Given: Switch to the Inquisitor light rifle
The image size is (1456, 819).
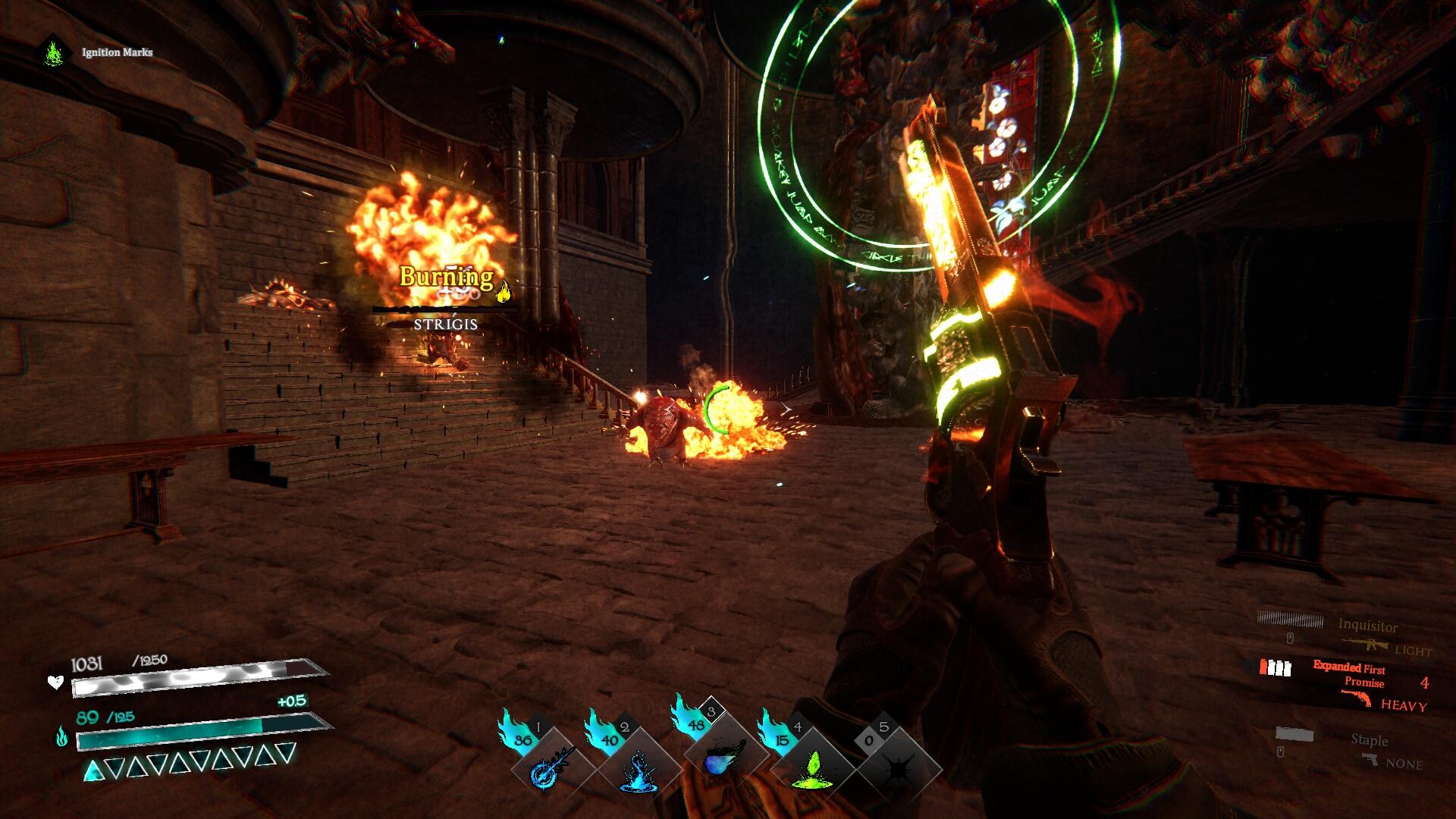Looking at the screenshot, I should pos(1367,634).
